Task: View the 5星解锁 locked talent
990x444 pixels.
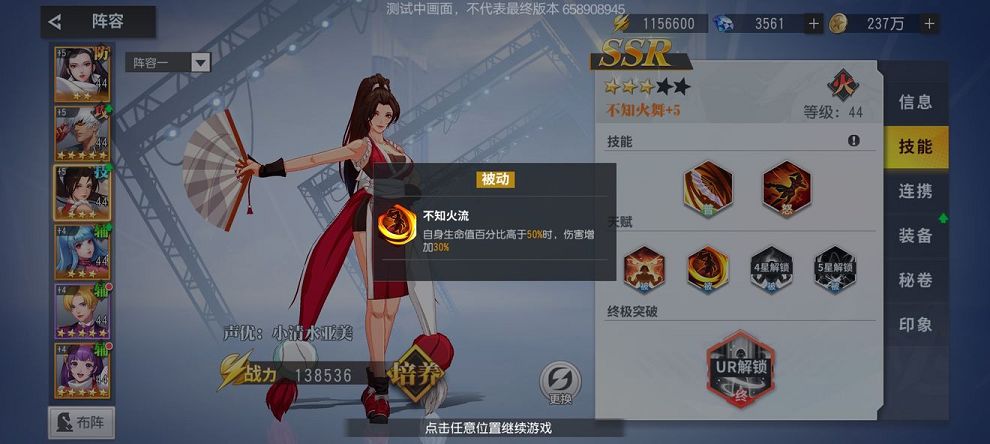Action: point(834,268)
